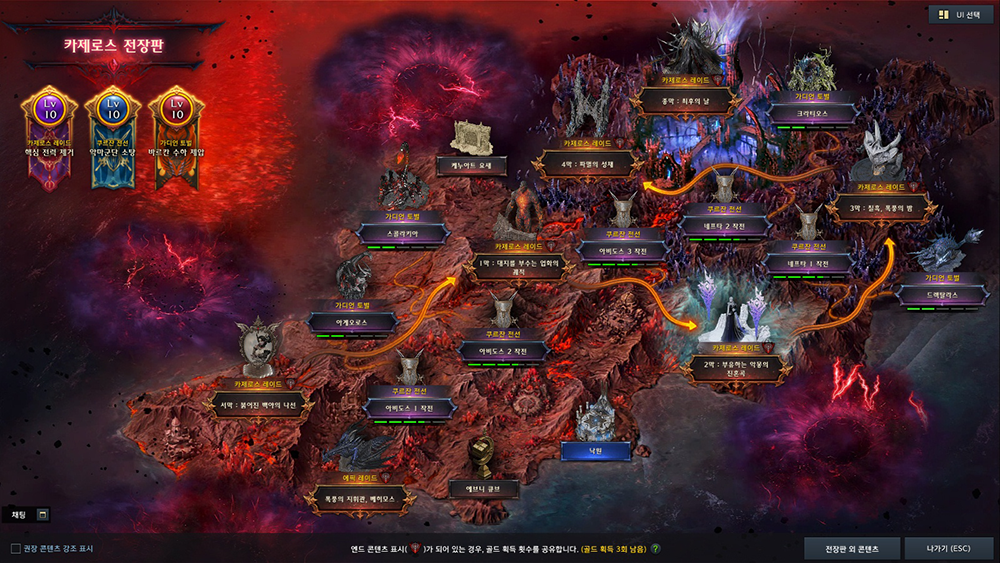Choose the 아비도스 3 작전 node
1000x563 pixels.
623,253
